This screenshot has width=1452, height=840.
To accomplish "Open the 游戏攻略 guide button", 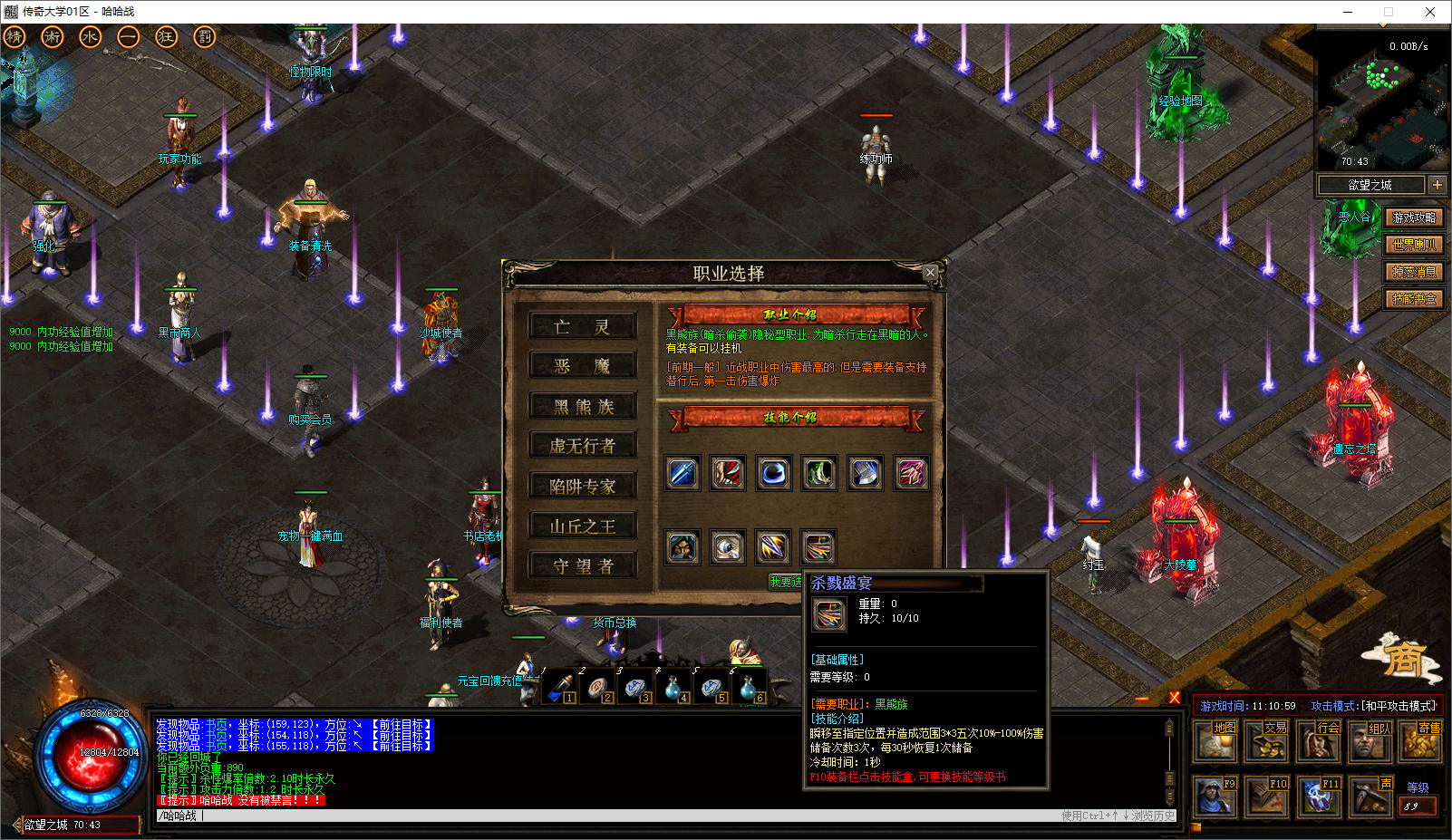I will click(x=1414, y=217).
